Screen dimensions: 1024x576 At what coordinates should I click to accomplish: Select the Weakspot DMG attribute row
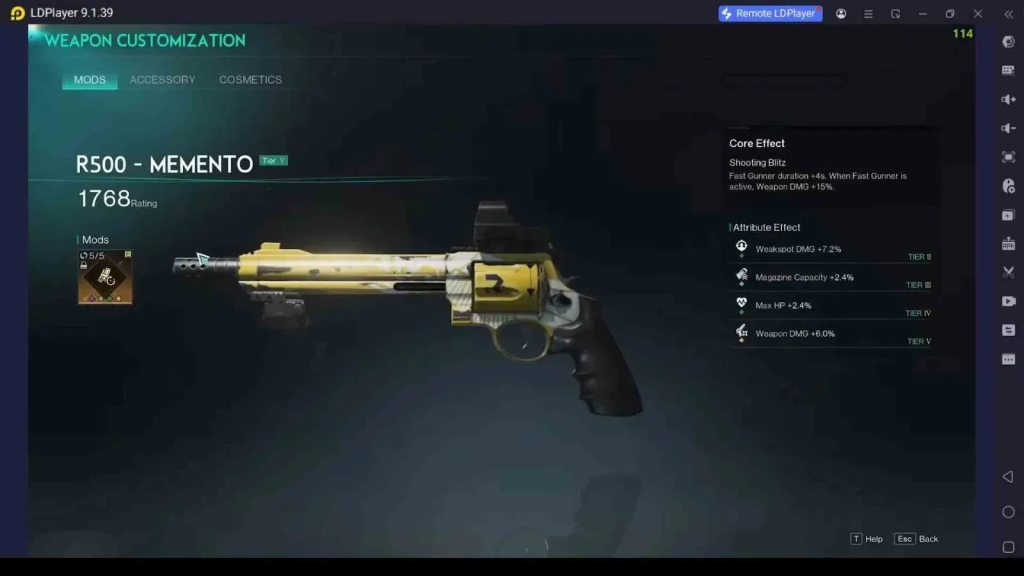click(832, 249)
